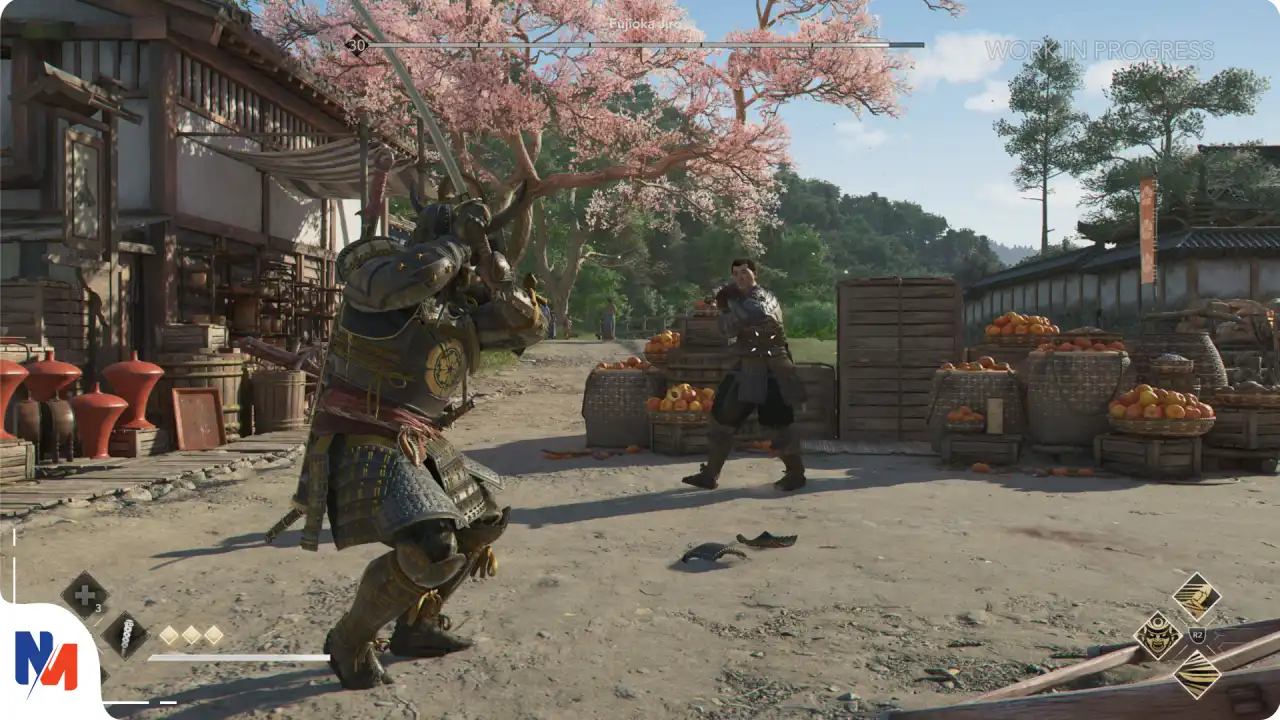Activate the samurai mask war cry ability
This screenshot has height=720, width=1280.
pyautogui.click(x=1158, y=635)
